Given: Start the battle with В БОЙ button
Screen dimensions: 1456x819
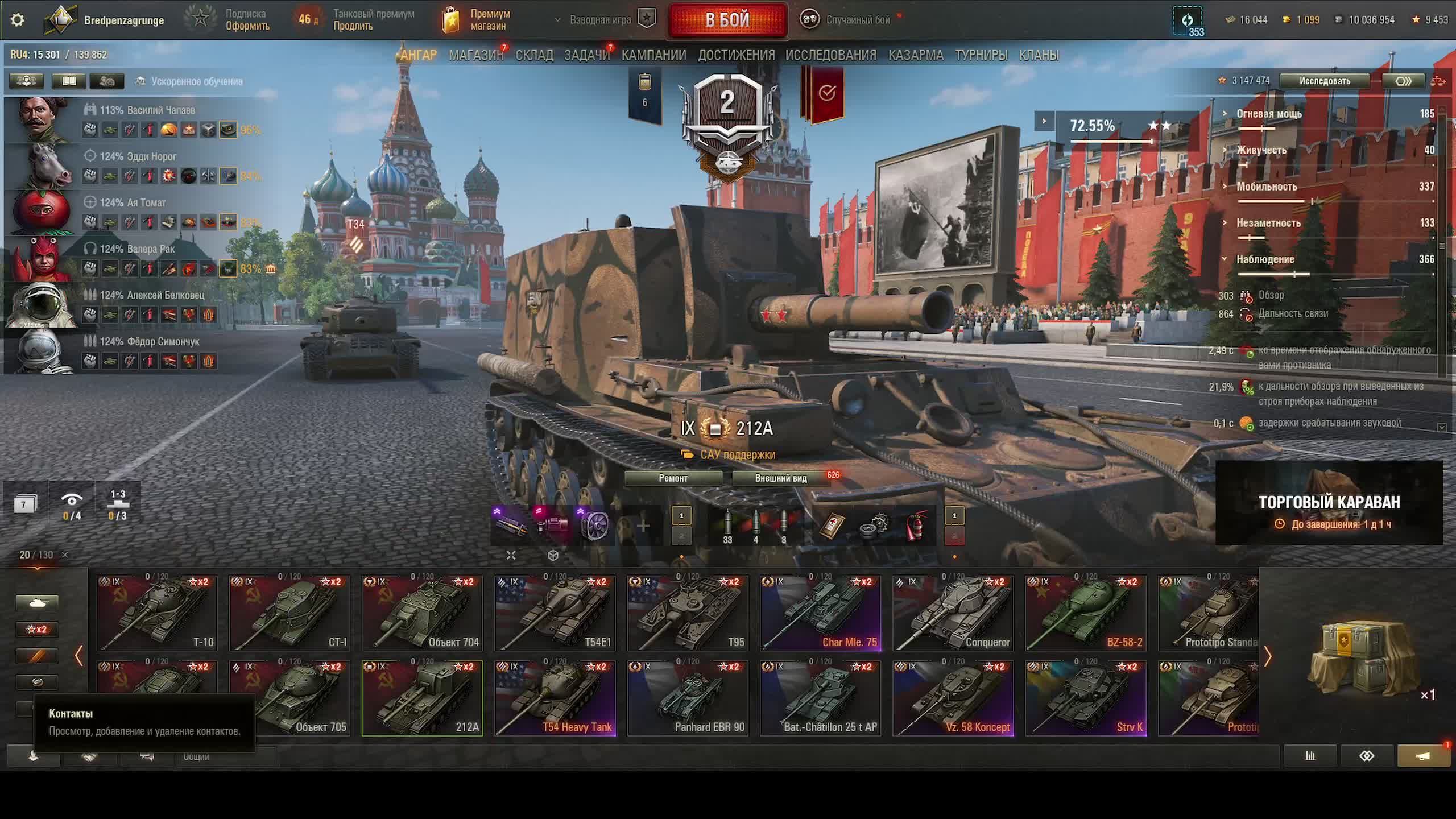Looking at the screenshot, I should point(727,20).
